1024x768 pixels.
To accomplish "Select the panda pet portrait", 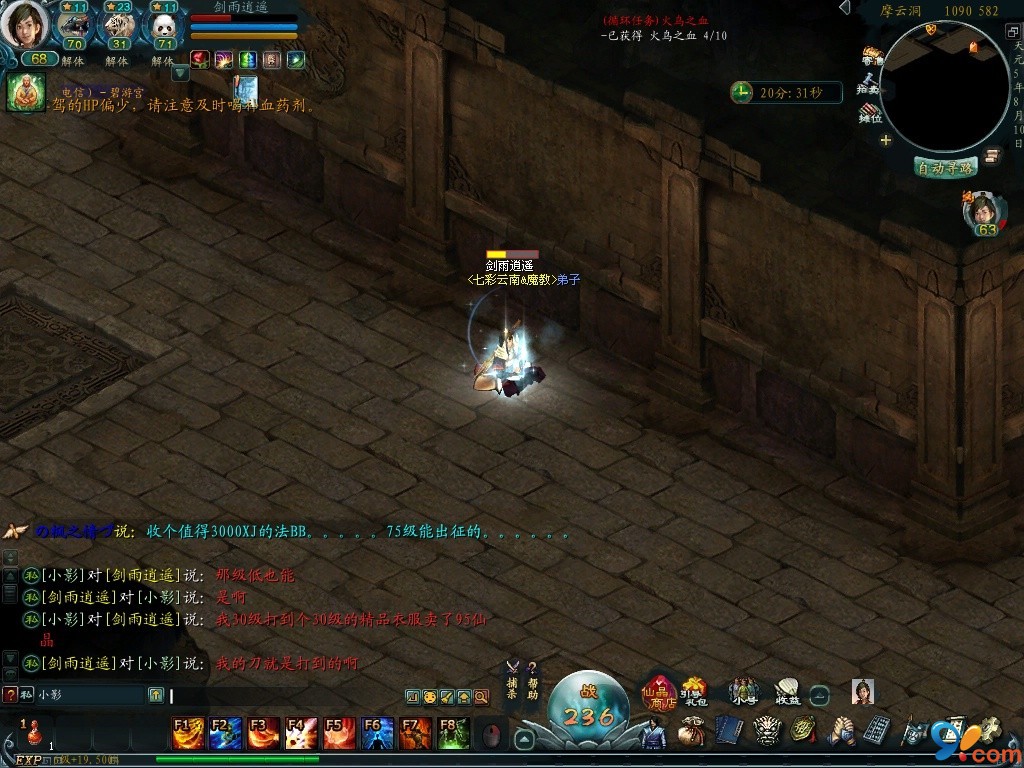I will [162, 26].
